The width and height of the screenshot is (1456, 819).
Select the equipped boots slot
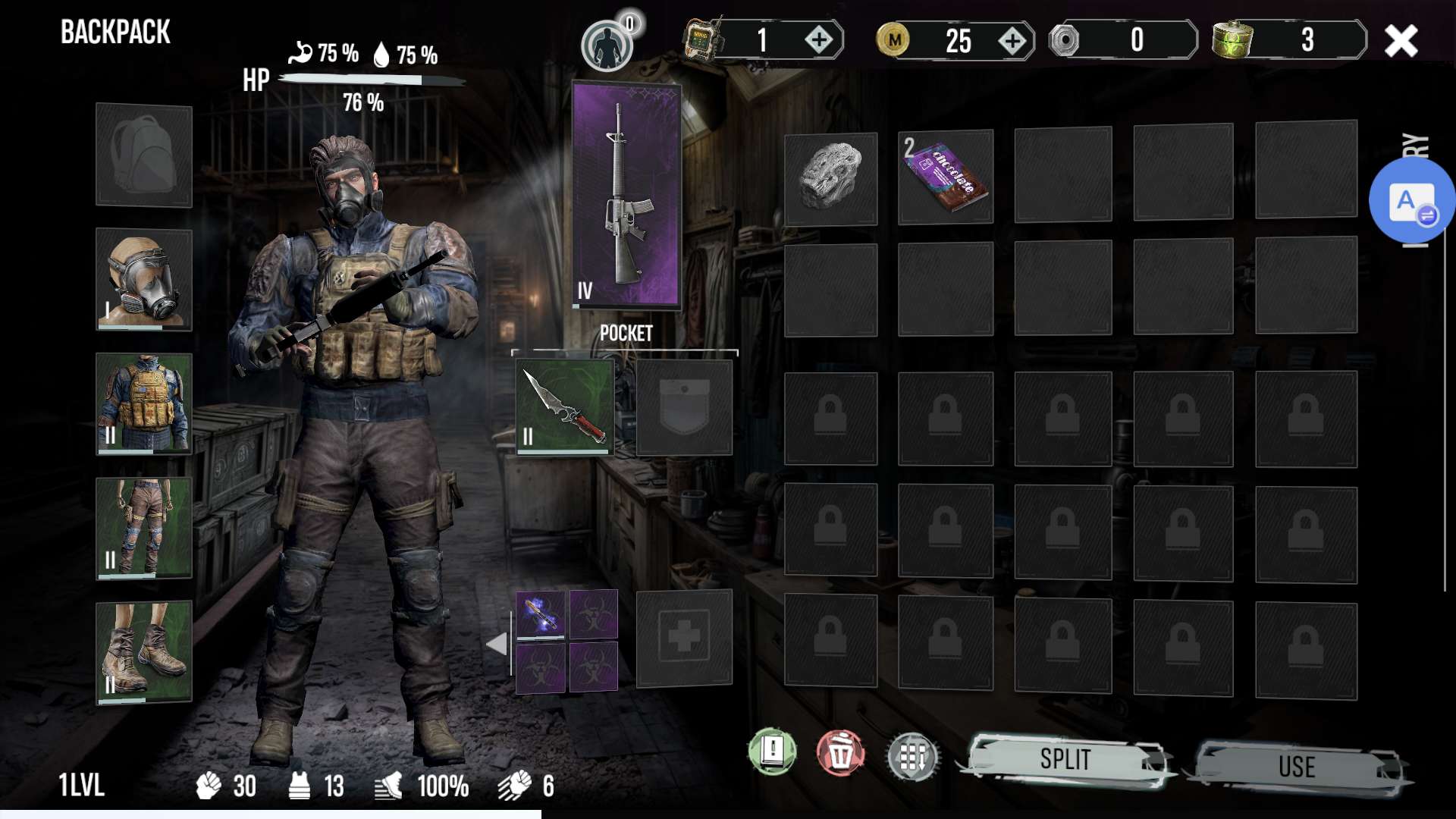click(x=143, y=652)
